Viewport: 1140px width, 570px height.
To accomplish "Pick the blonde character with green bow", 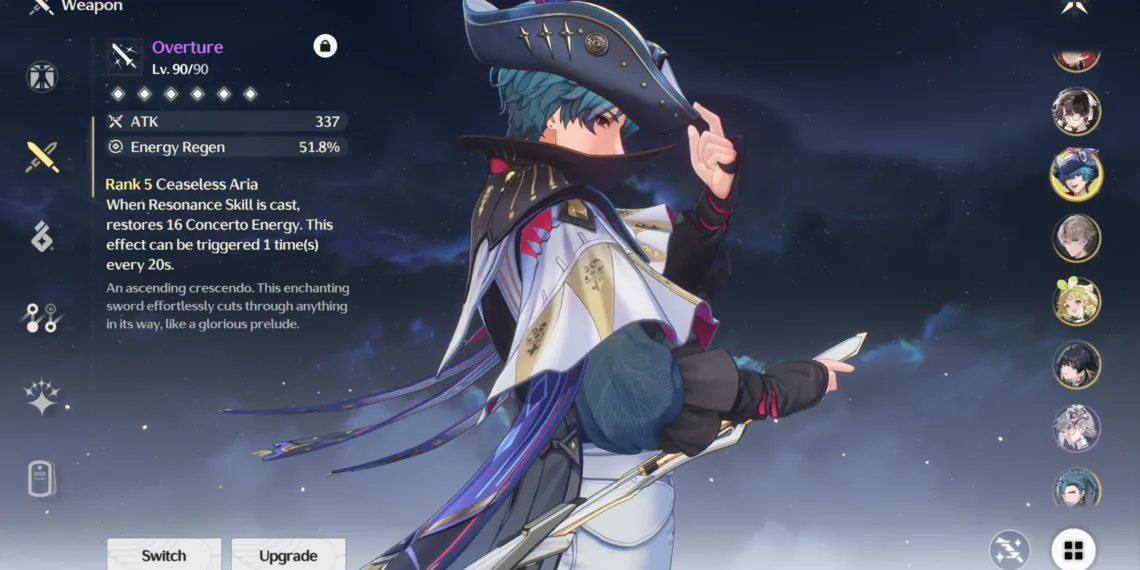I will click(1076, 301).
